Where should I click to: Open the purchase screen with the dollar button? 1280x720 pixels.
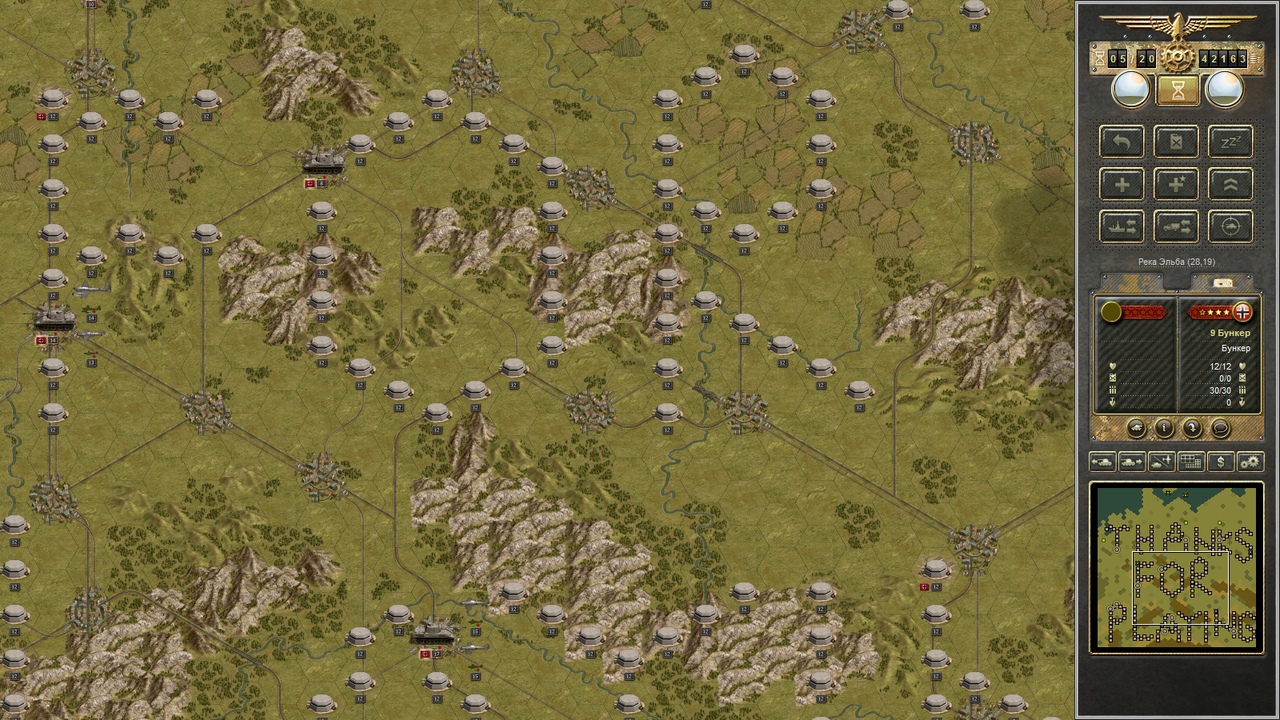tap(1220, 462)
